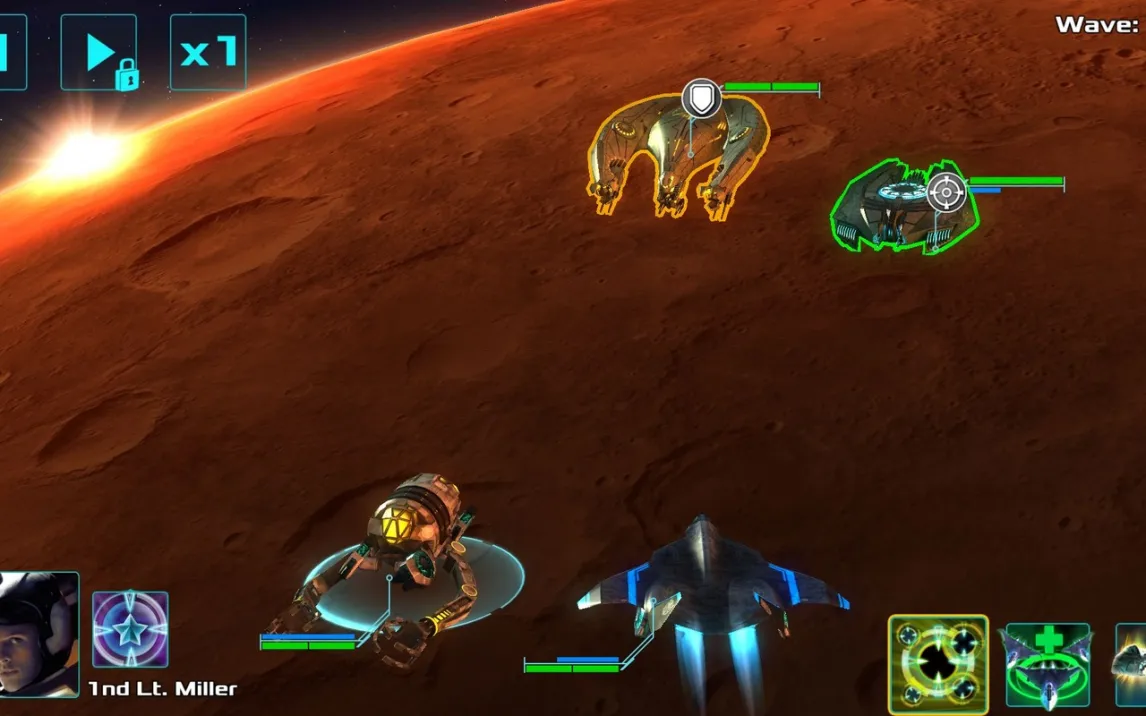Screen dimensions: 1146x716
Task: Trigger the green cross repair ability
Action: pos(1047,664)
